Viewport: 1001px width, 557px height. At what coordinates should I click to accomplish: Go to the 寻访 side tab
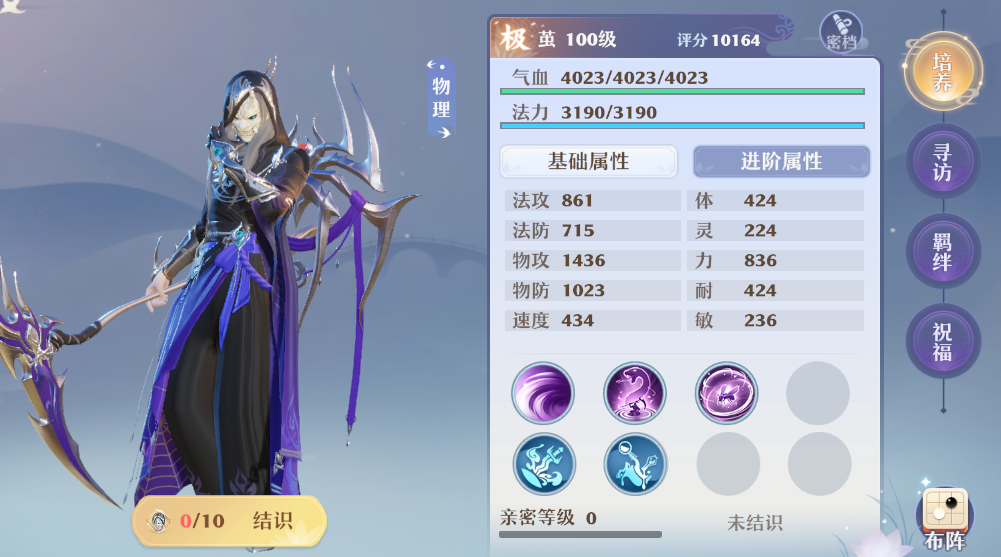click(942, 161)
